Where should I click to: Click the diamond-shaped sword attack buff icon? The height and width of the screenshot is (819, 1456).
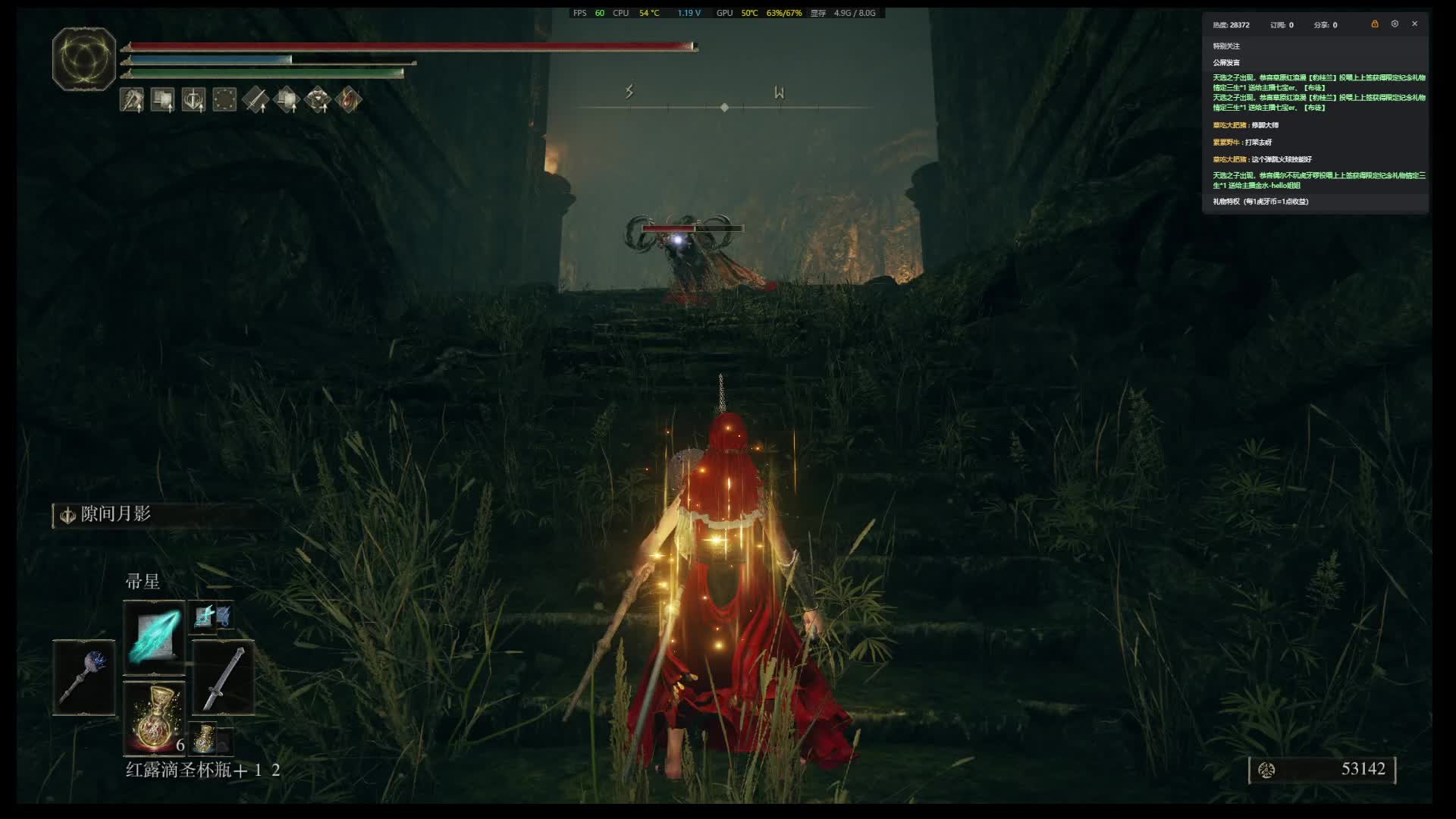(x=256, y=99)
